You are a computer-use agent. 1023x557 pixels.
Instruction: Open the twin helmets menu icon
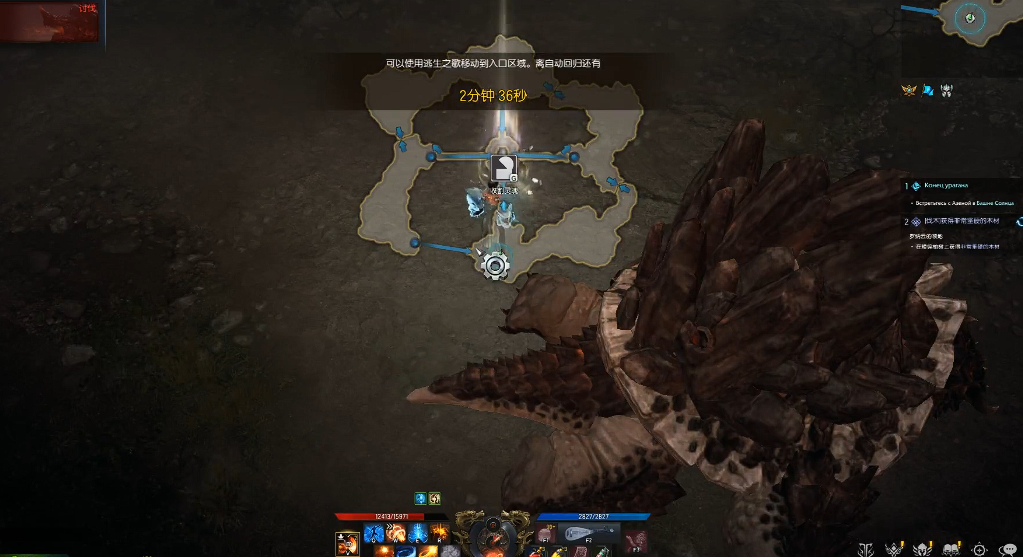coord(952,549)
